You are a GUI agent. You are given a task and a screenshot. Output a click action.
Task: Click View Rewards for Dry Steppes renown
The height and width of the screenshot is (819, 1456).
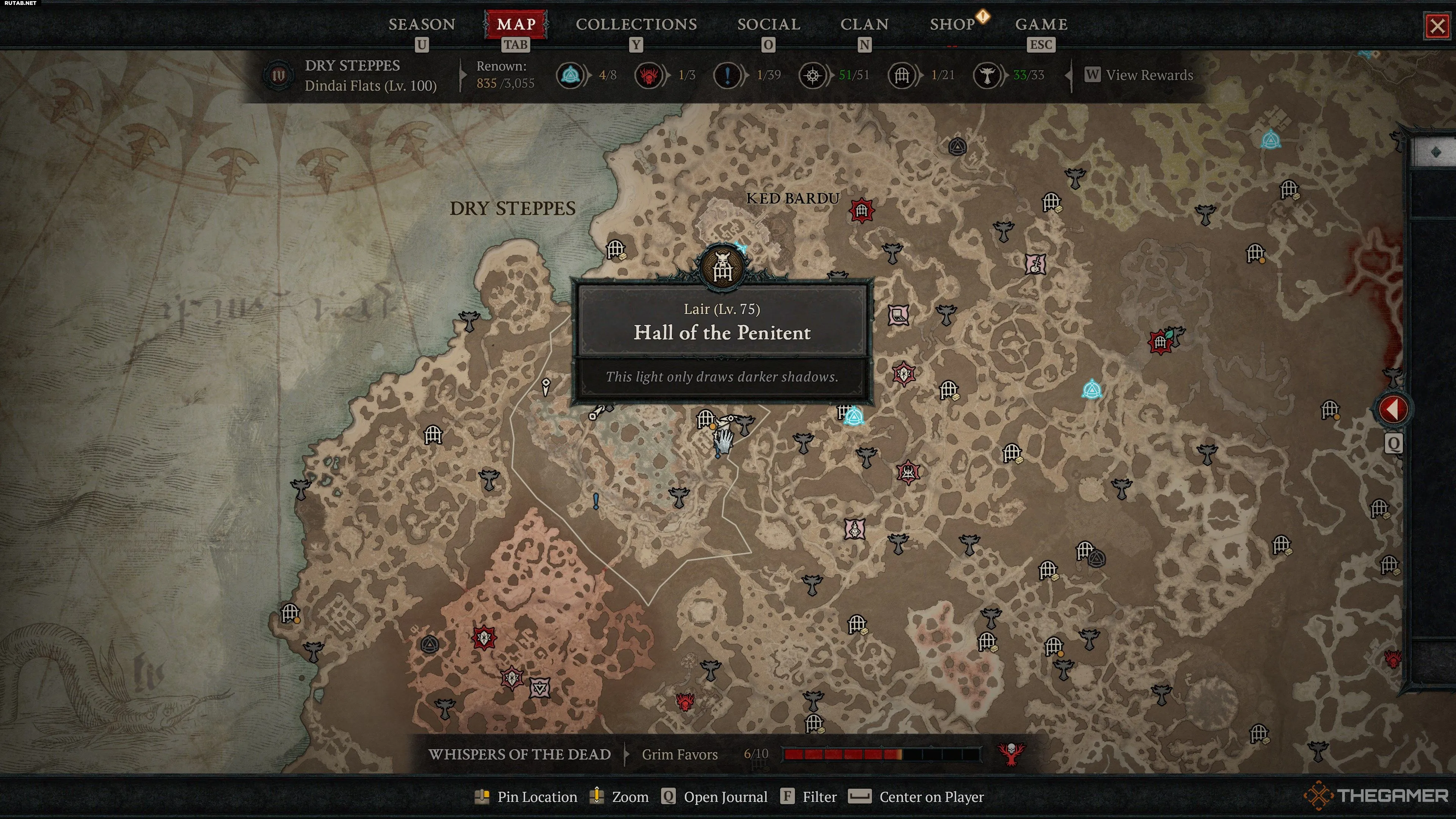1148,75
